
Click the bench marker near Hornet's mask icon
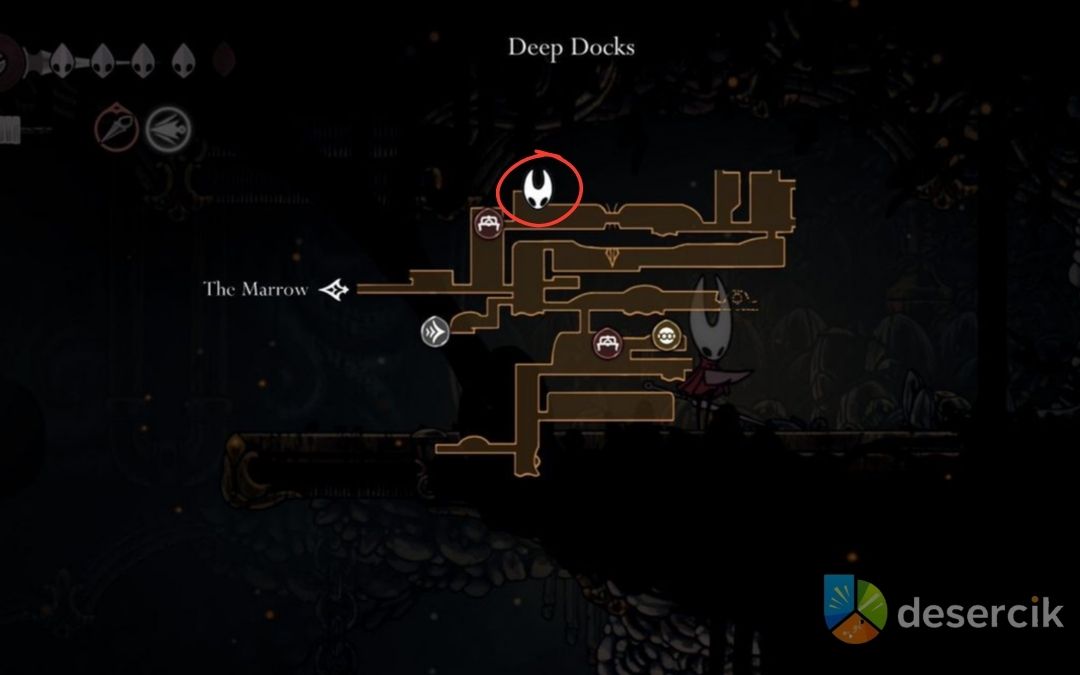pos(488,224)
